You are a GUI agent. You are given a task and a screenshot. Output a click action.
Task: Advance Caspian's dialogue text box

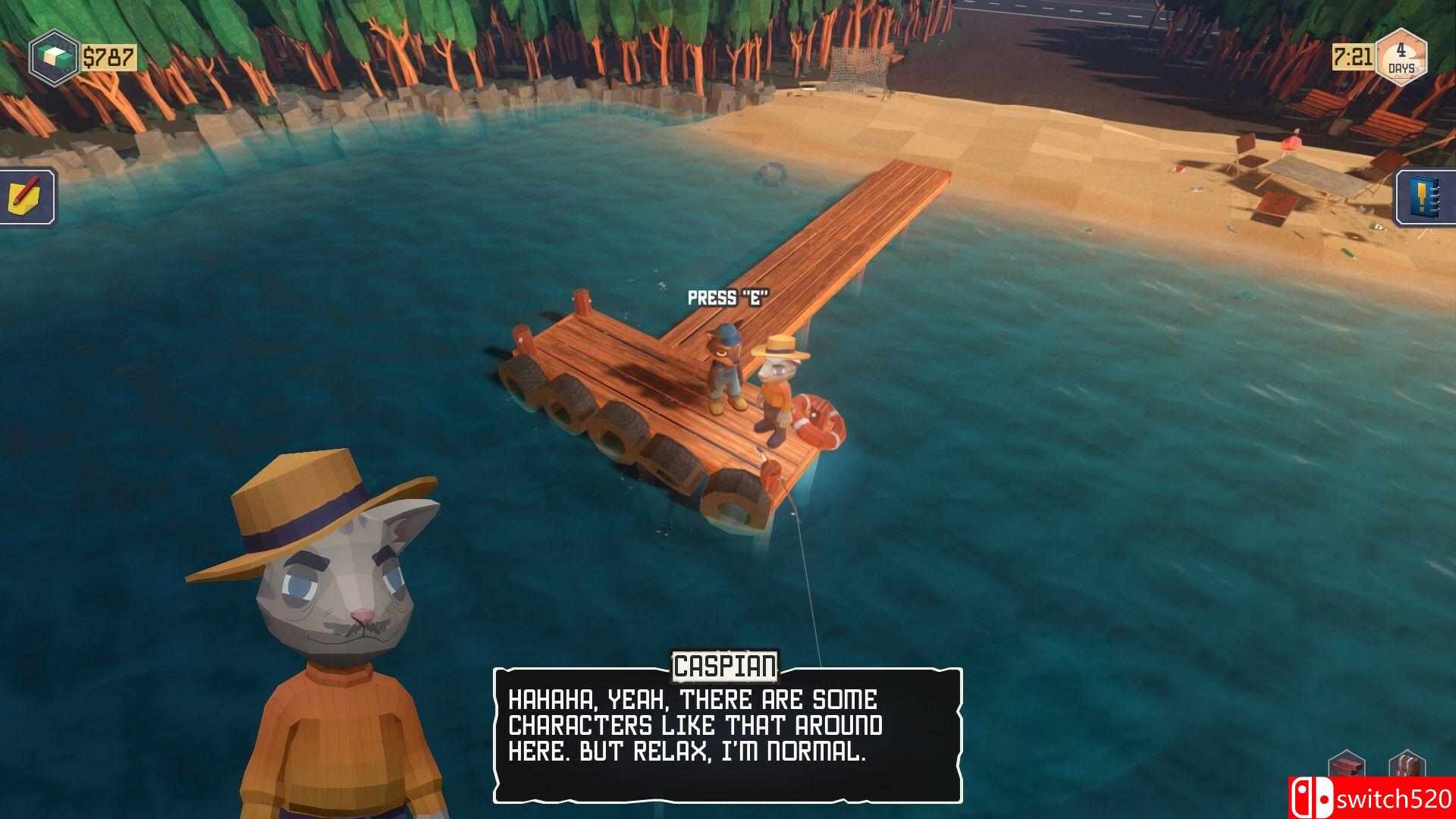727,735
